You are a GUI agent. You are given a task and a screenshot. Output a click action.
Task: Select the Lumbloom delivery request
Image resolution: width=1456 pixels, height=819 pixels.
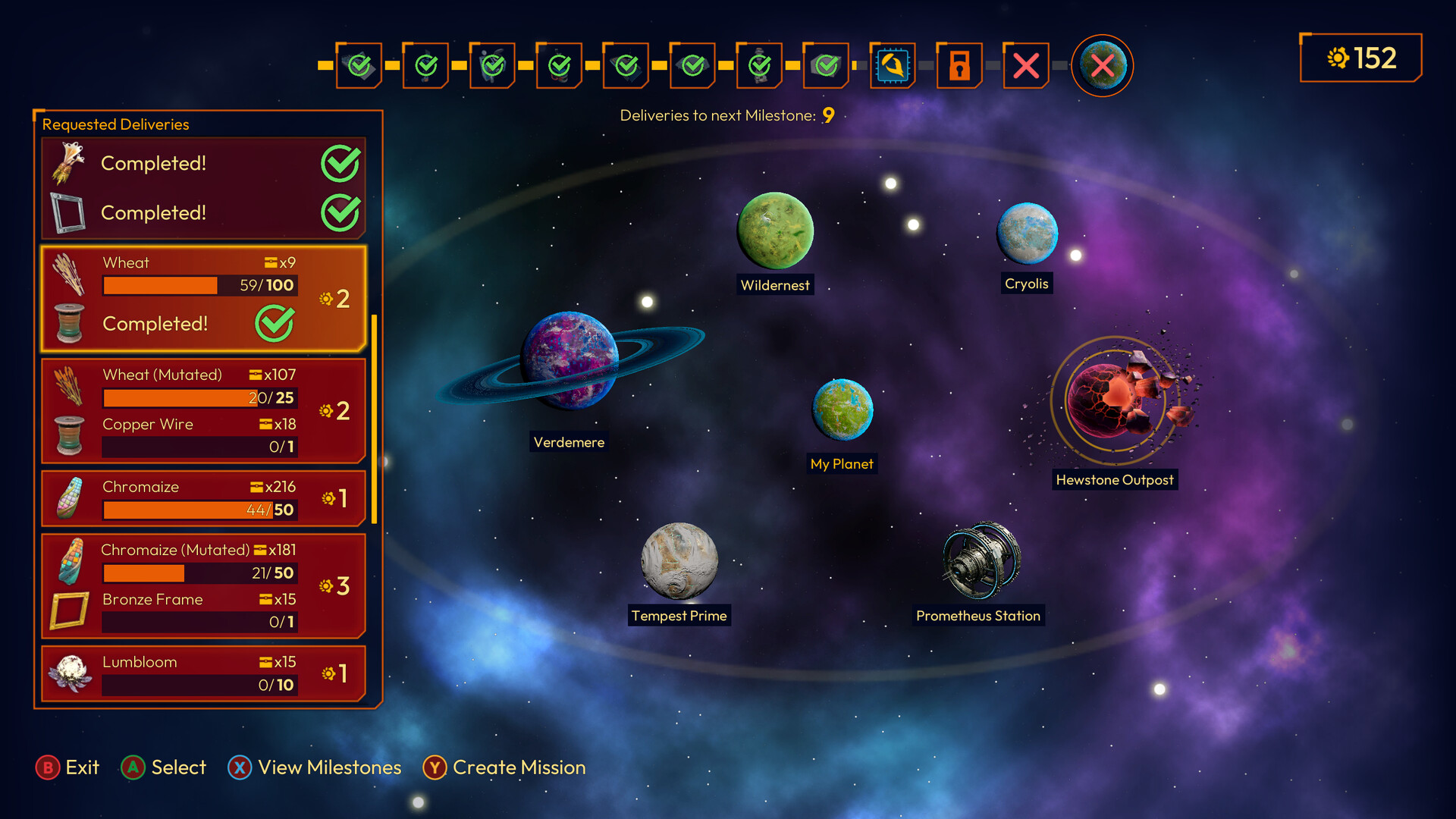point(203,673)
